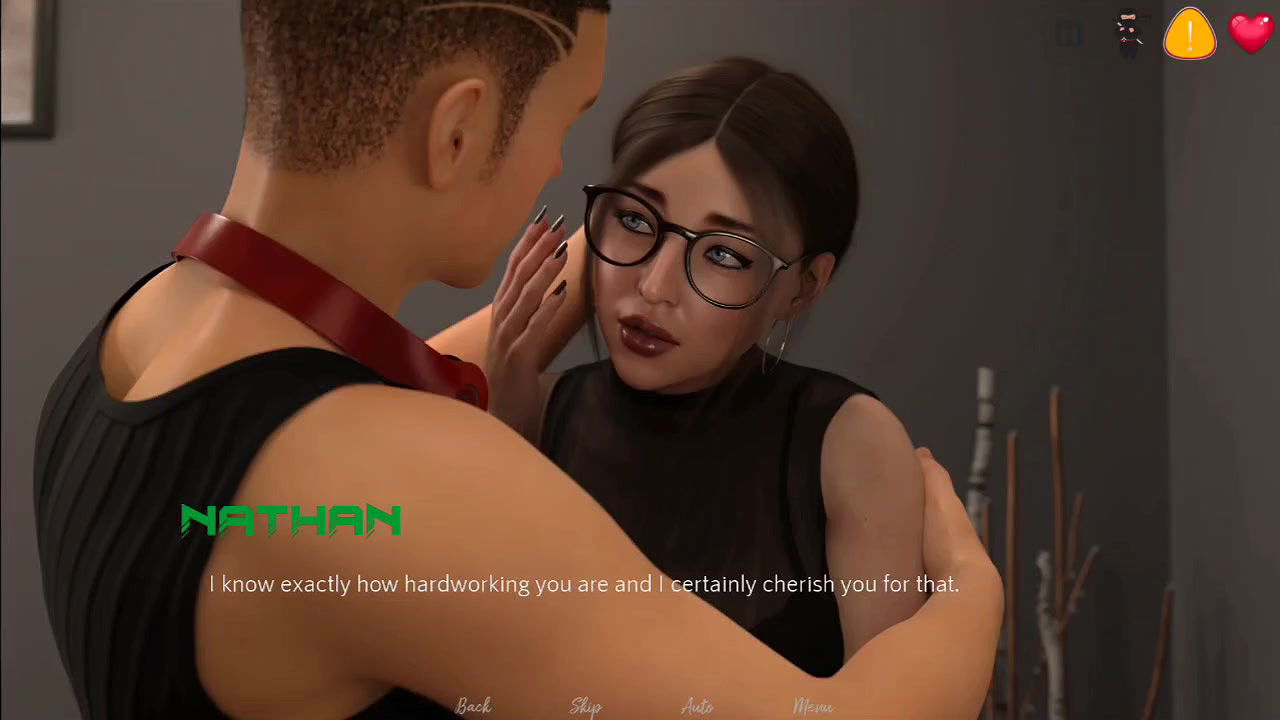Screen dimensions: 1280x720
Task: Open warnings via the exclamation triangle
Action: pyautogui.click(x=1189, y=33)
